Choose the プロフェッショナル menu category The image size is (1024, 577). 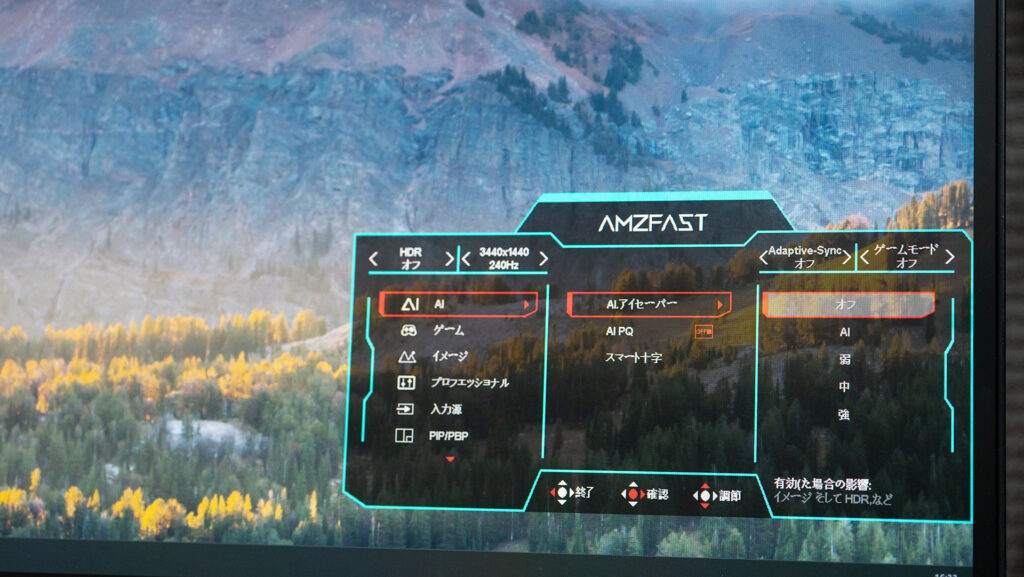[x=468, y=382]
